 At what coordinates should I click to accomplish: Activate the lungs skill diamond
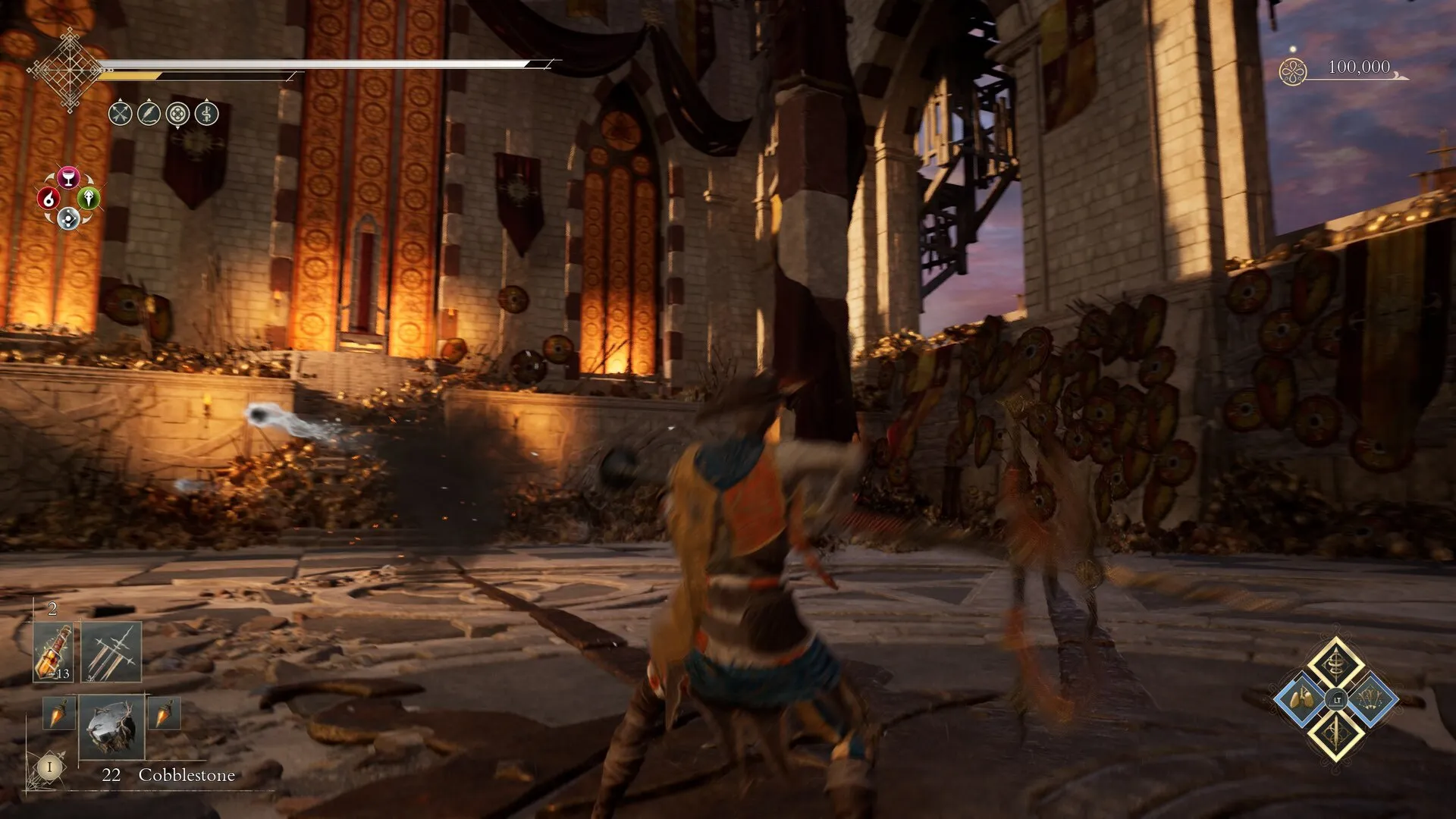pyautogui.click(x=1301, y=698)
